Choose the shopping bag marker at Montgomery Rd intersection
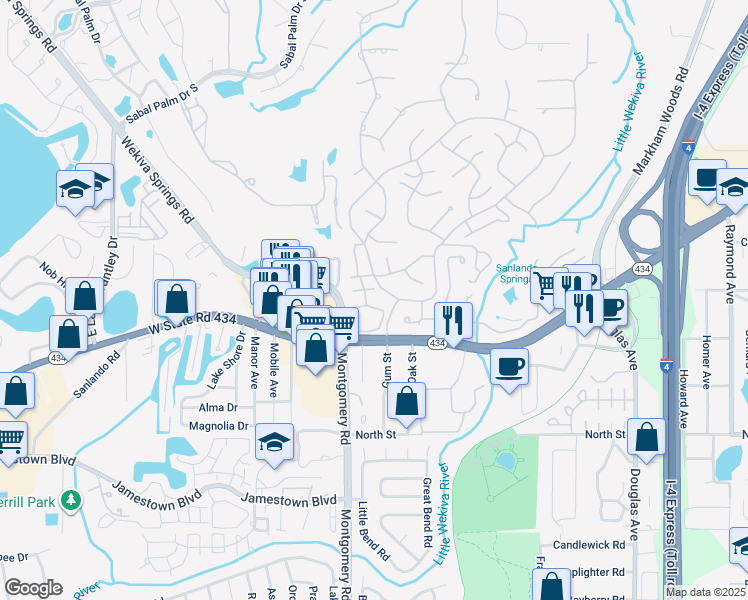 point(316,349)
